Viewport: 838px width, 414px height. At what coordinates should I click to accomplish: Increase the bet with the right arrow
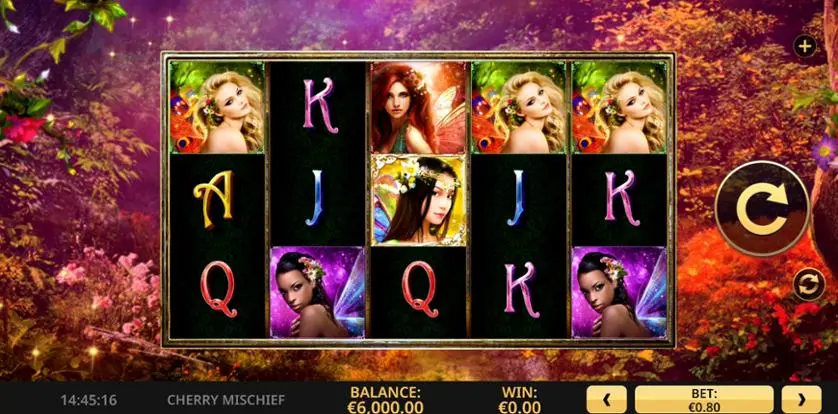pyautogui.click(x=800, y=400)
